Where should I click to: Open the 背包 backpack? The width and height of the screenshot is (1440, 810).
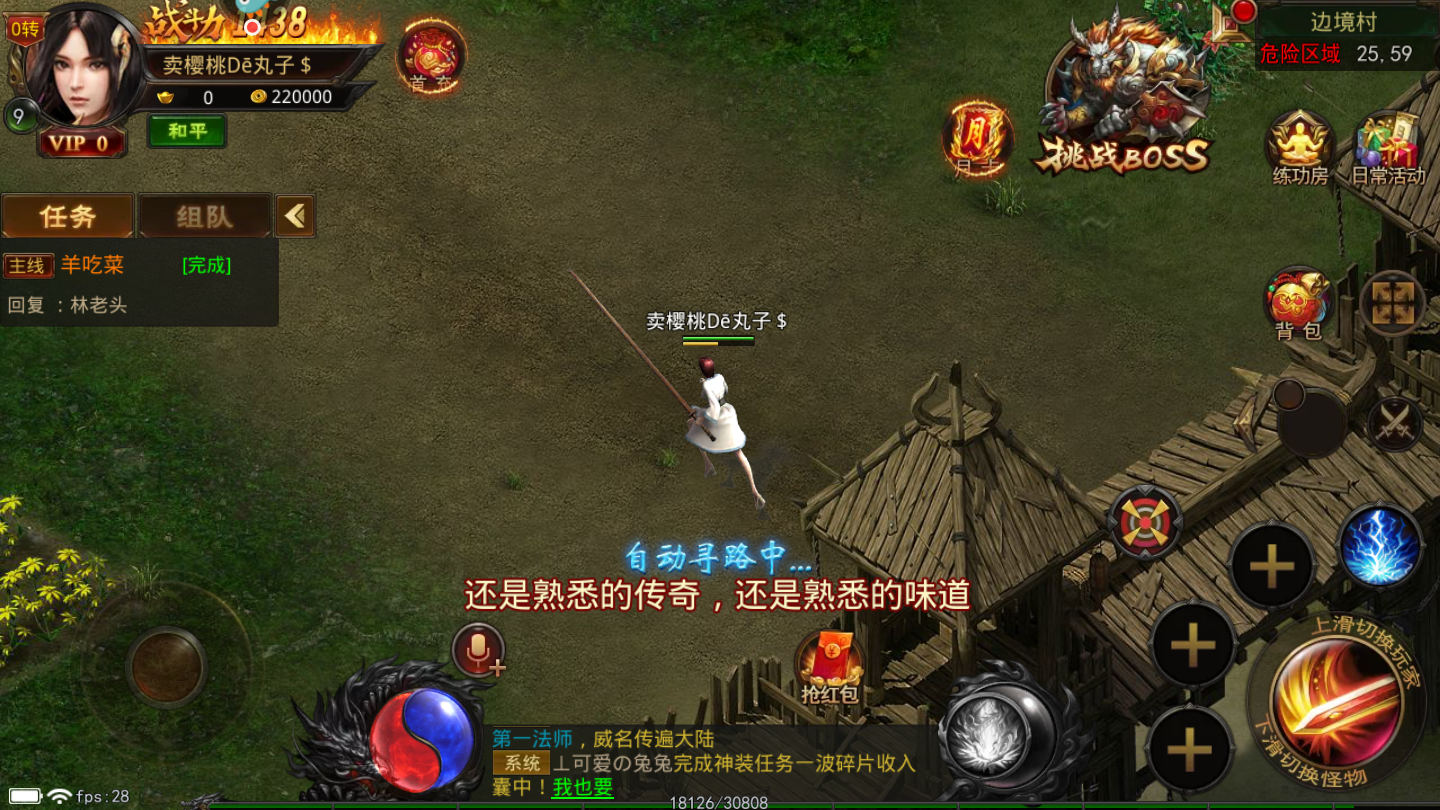pos(1297,305)
